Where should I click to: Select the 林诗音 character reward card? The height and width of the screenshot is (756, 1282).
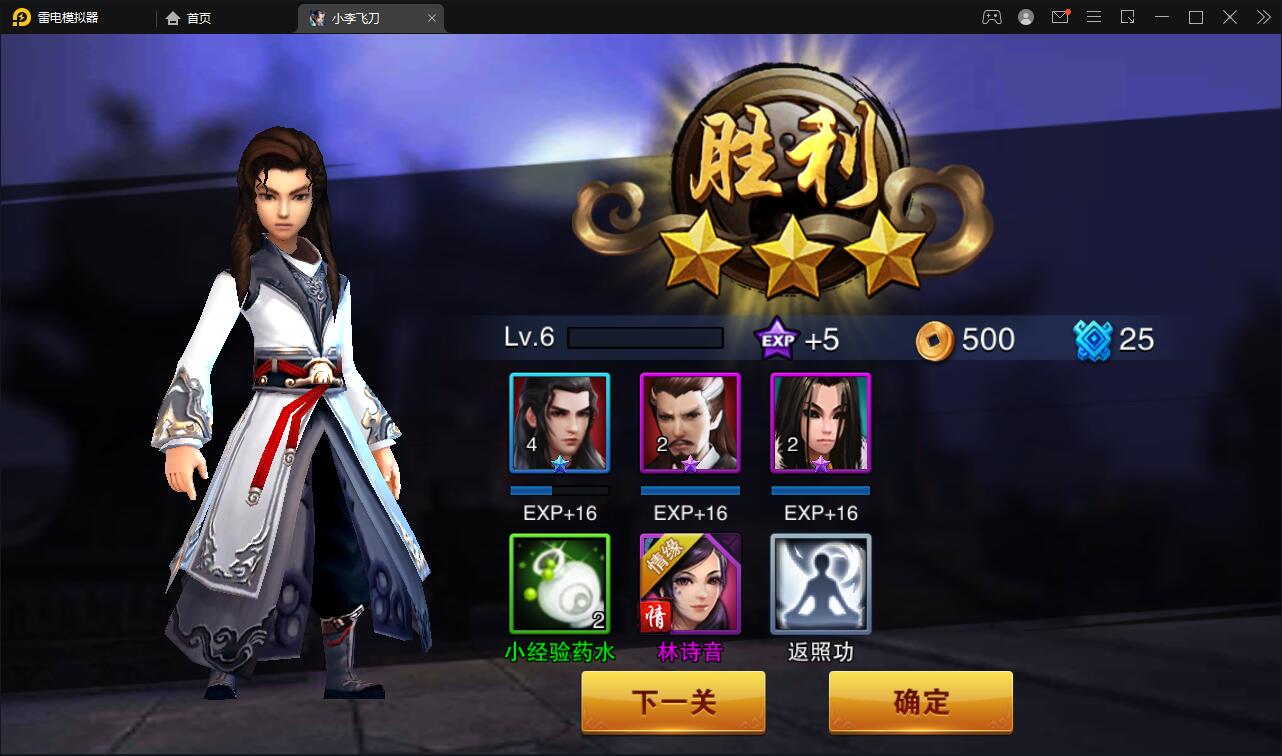click(x=690, y=582)
